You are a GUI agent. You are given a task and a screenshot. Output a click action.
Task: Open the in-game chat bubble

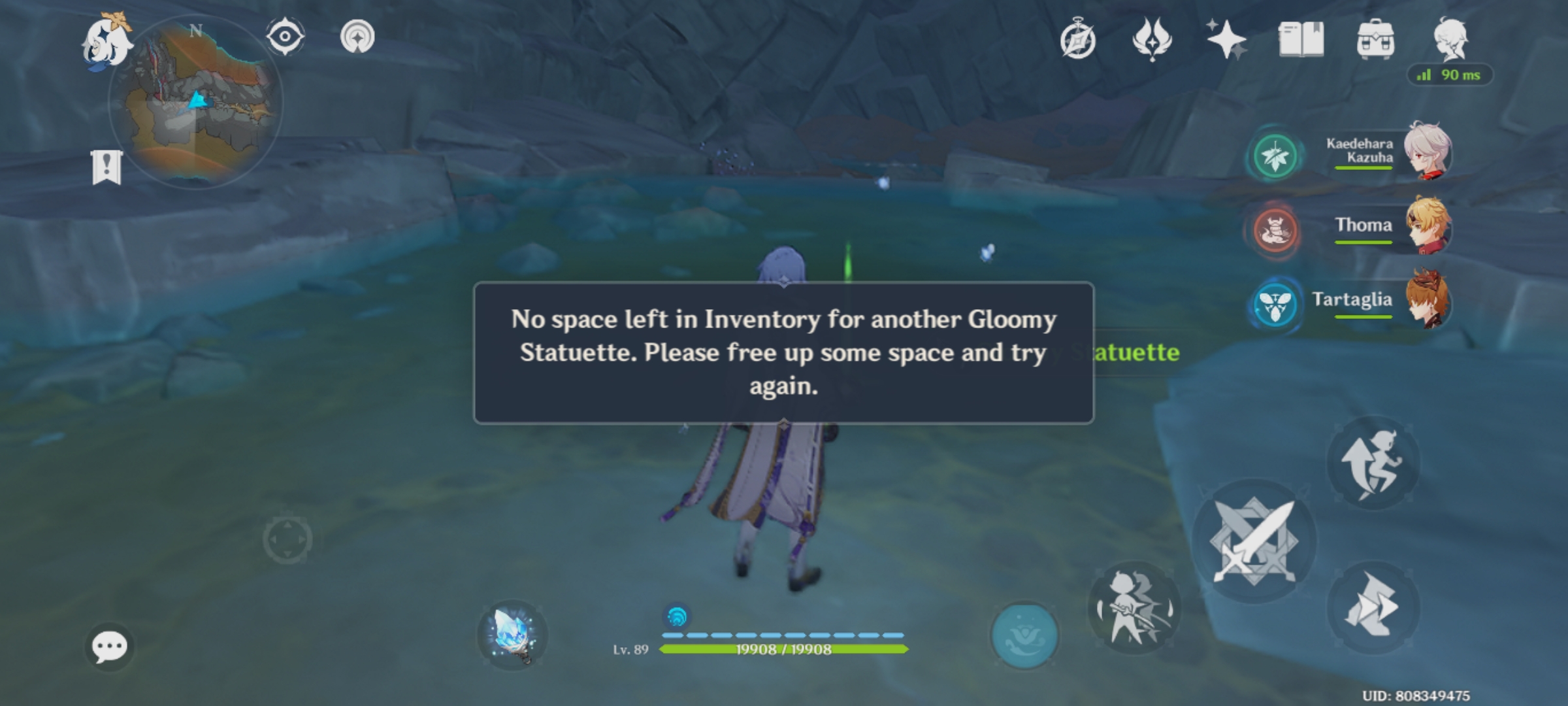click(110, 646)
